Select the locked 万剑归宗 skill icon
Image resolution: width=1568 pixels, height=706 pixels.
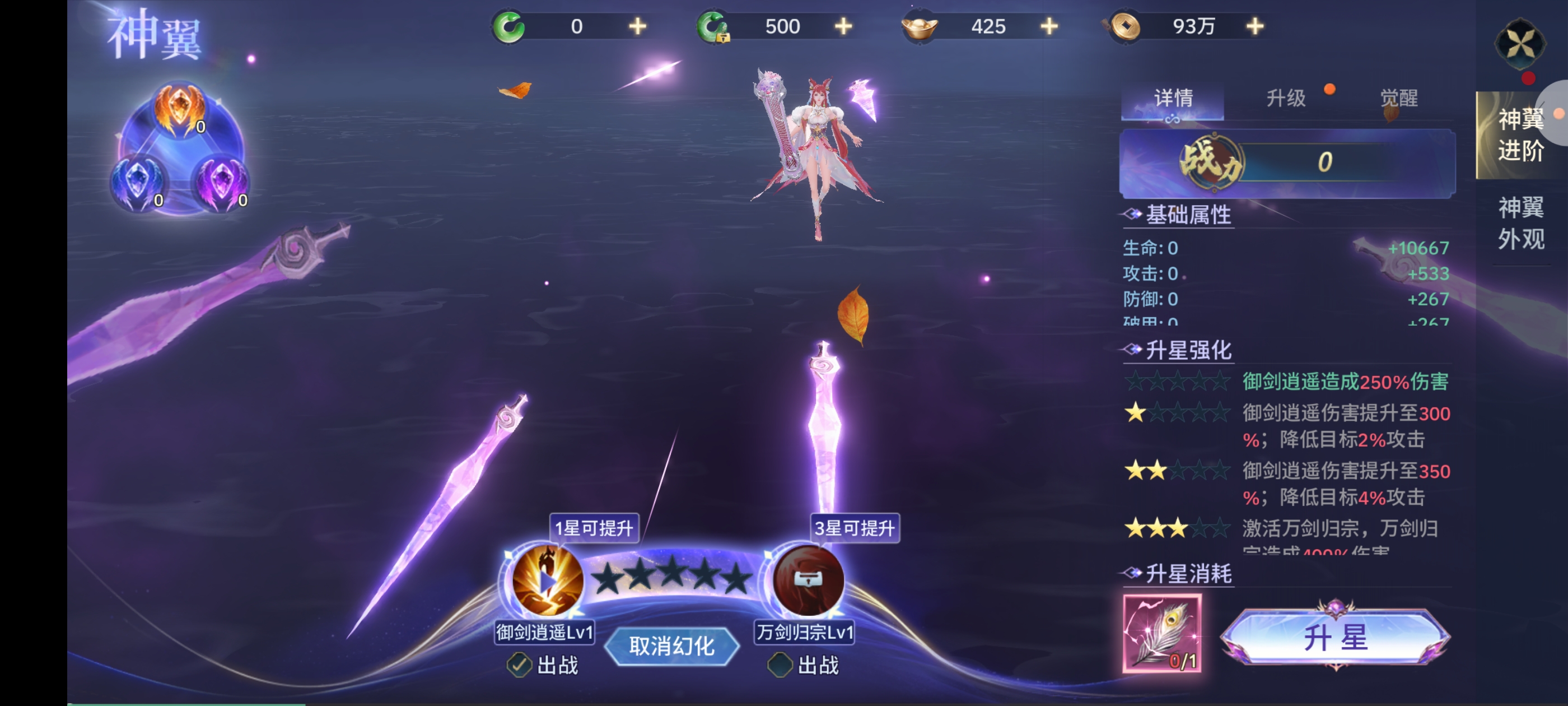[808, 580]
